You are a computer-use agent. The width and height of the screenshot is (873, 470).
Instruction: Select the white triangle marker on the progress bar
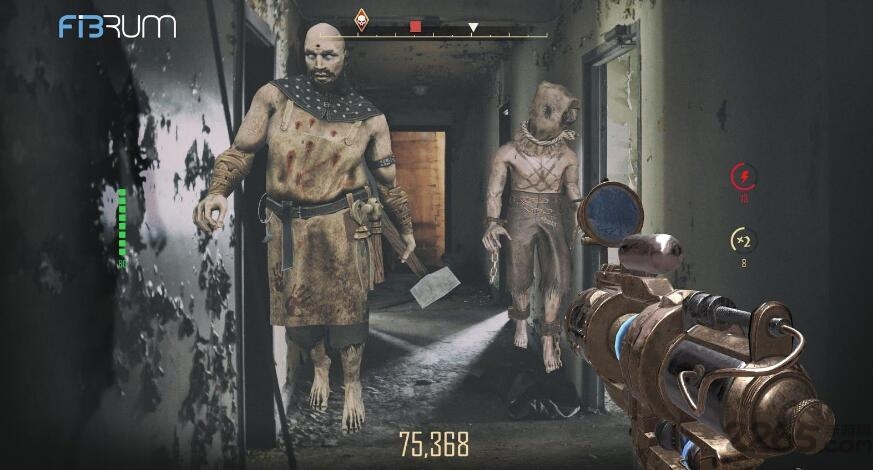tap(473, 28)
